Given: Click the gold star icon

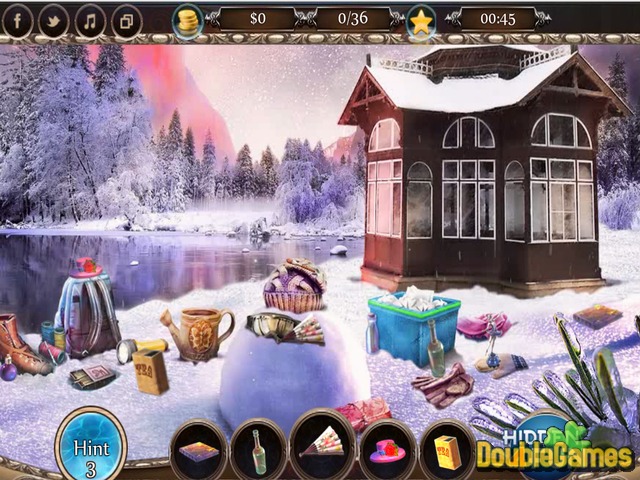Looking at the screenshot, I should [x=421, y=20].
